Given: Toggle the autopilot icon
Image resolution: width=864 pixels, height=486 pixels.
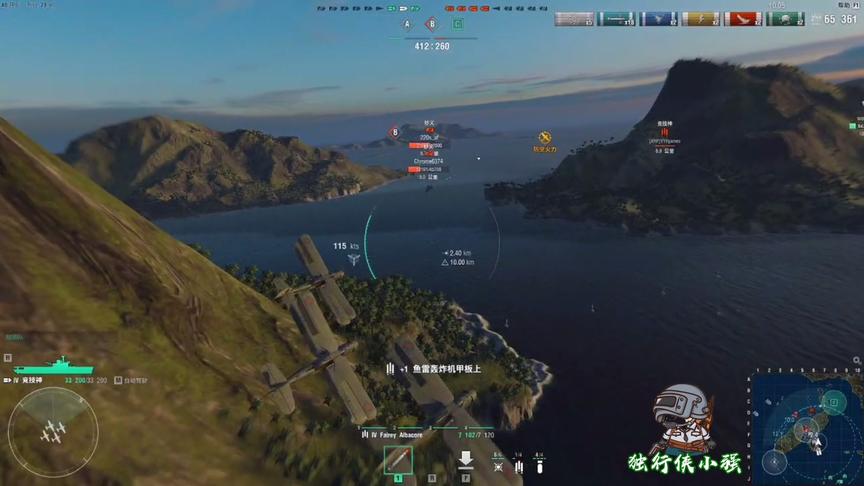Looking at the screenshot, I should pyautogui.click(x=118, y=380).
